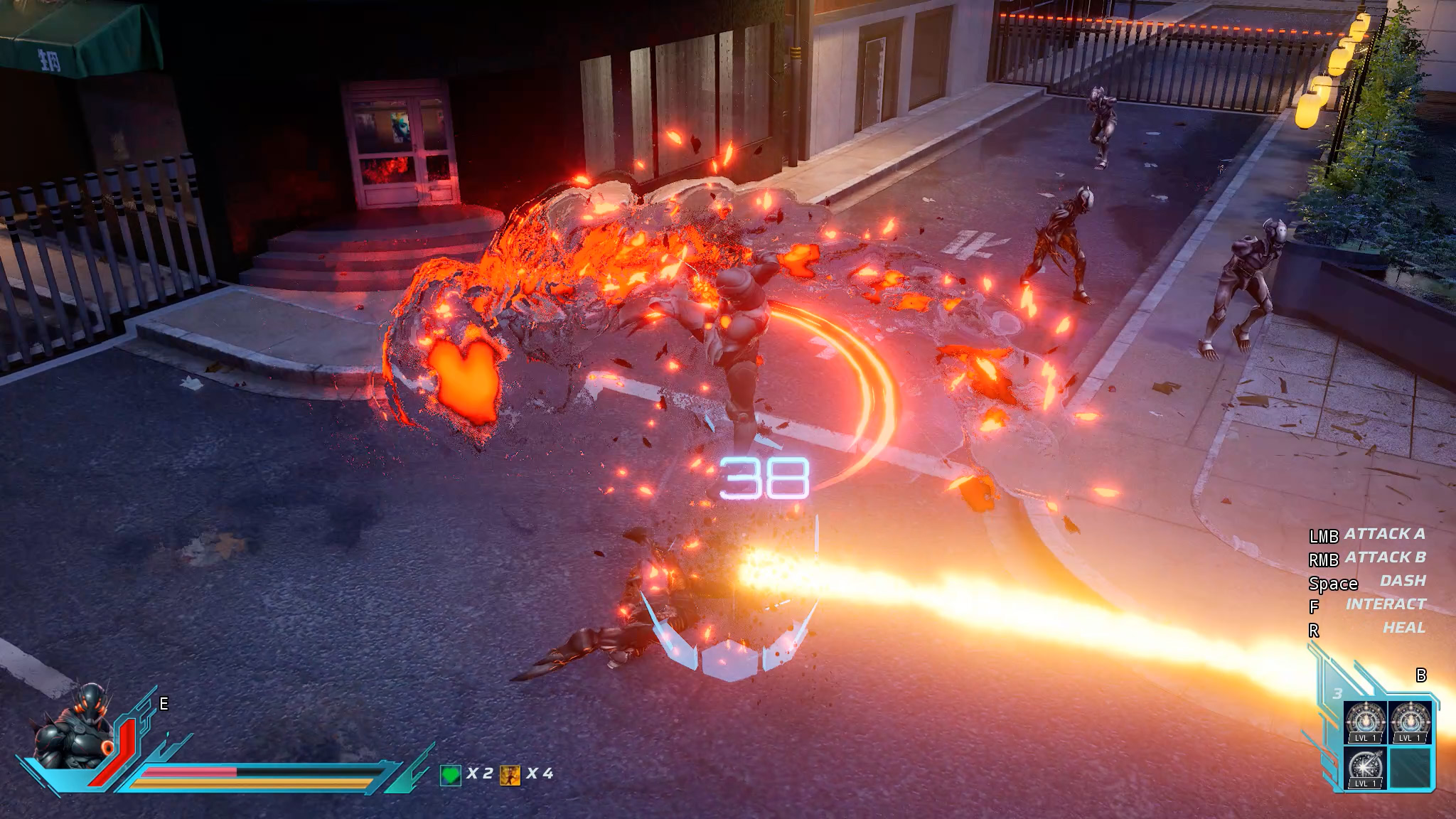Use the green heart heal item
The width and height of the screenshot is (1456, 819).
[x=451, y=775]
